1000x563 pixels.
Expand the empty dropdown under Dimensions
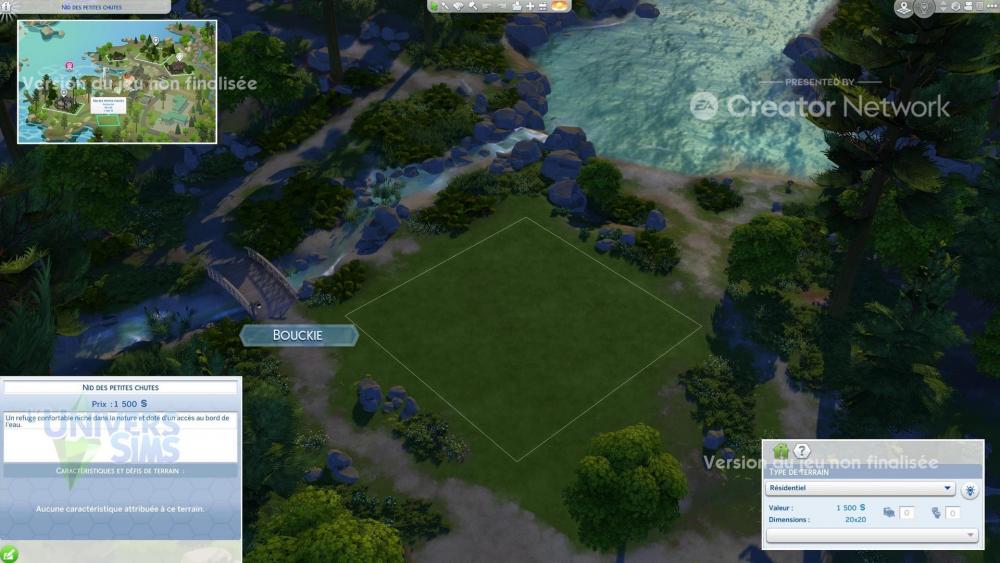click(871, 535)
